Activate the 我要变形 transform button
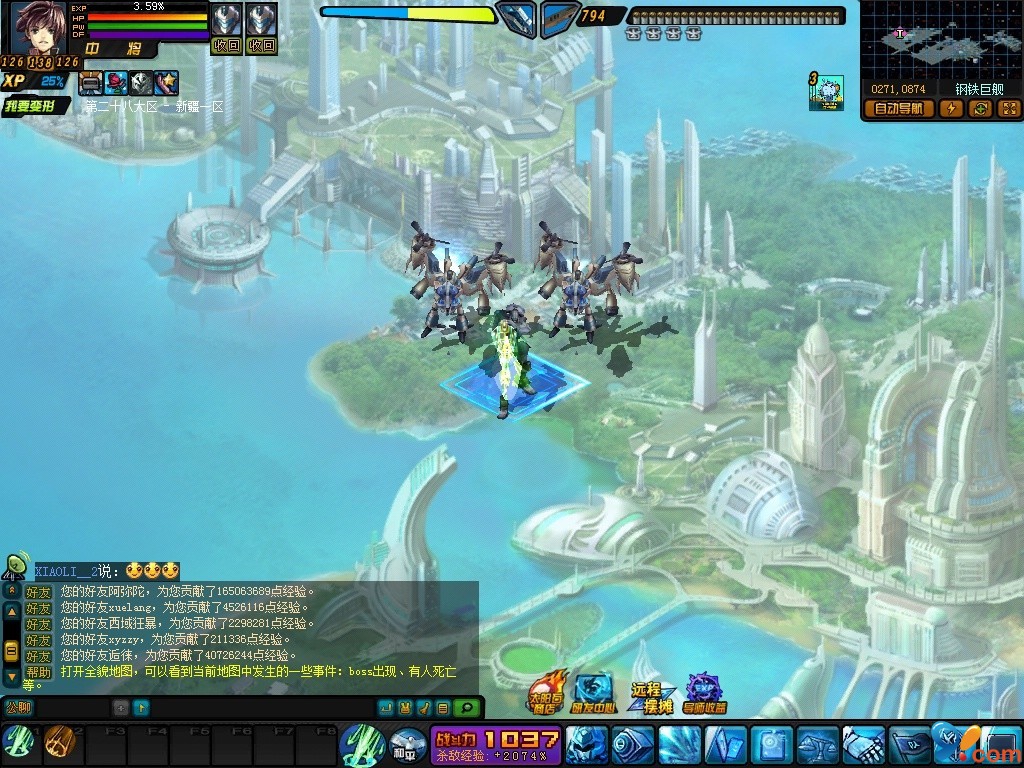 (33, 105)
